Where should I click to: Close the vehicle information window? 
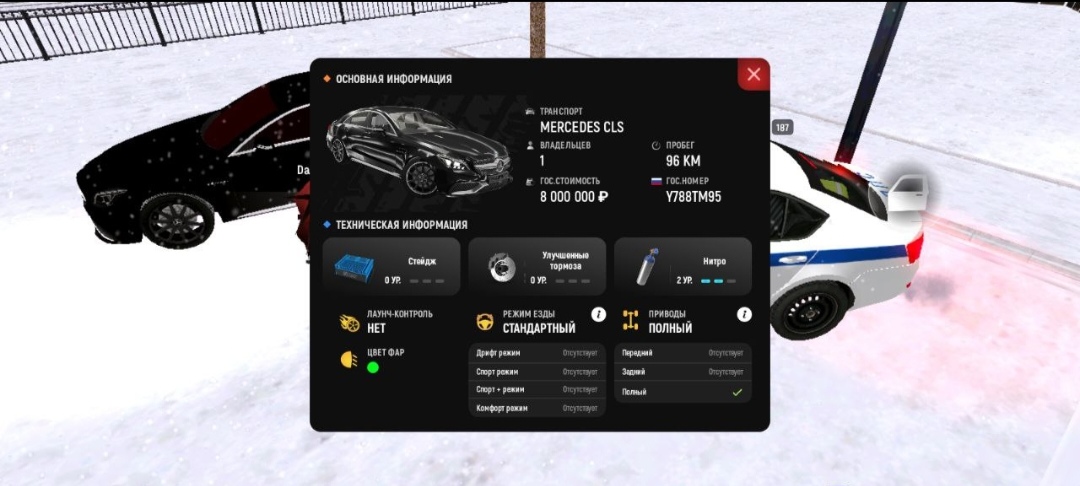(753, 74)
